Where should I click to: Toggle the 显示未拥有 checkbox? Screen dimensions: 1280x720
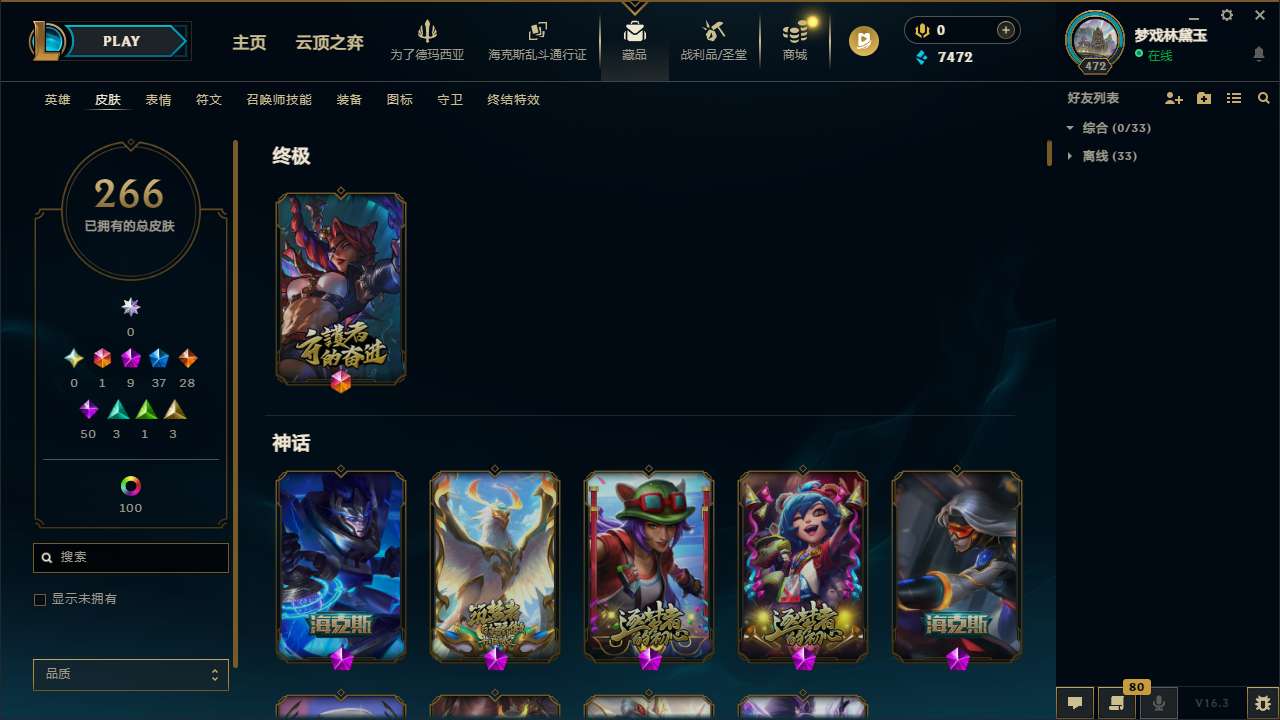point(40,599)
